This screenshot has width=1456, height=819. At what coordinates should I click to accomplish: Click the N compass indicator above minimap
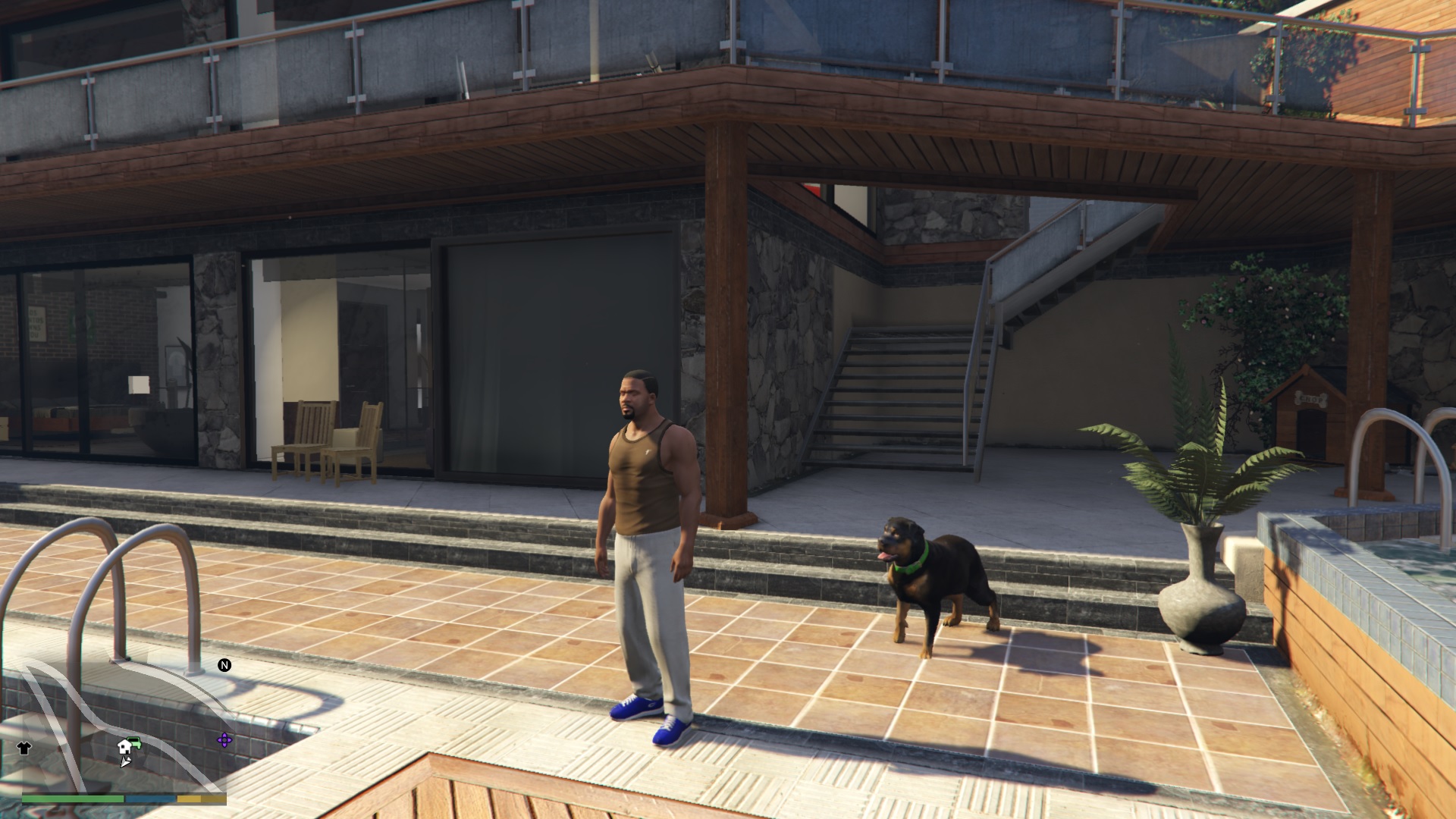click(224, 666)
